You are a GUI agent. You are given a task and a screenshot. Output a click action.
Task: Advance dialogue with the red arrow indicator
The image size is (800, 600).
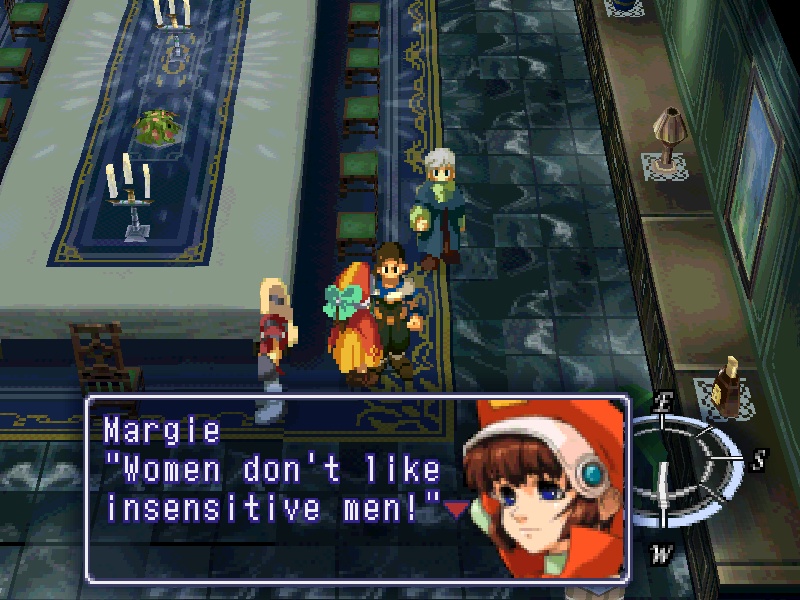tap(456, 510)
